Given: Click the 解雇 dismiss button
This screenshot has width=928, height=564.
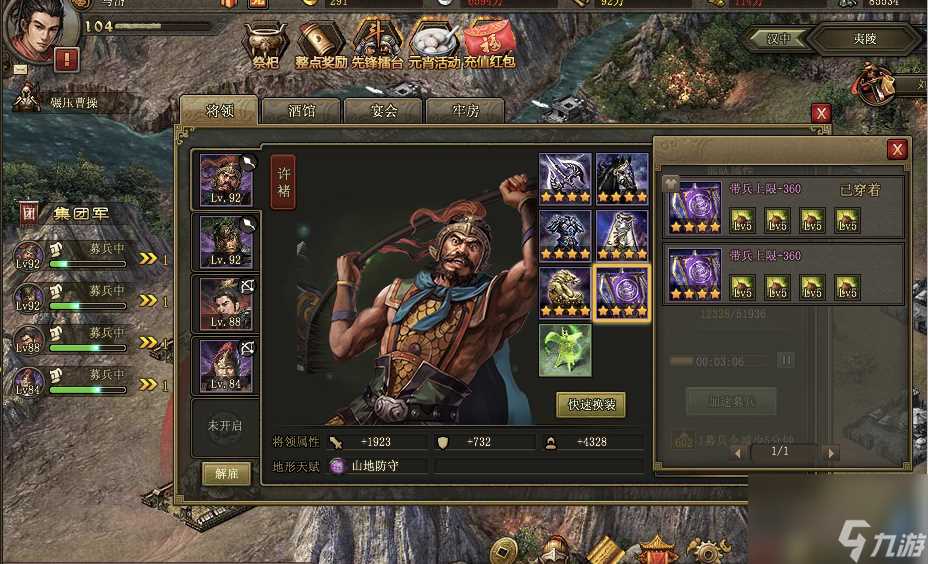Looking at the screenshot, I should point(226,473).
